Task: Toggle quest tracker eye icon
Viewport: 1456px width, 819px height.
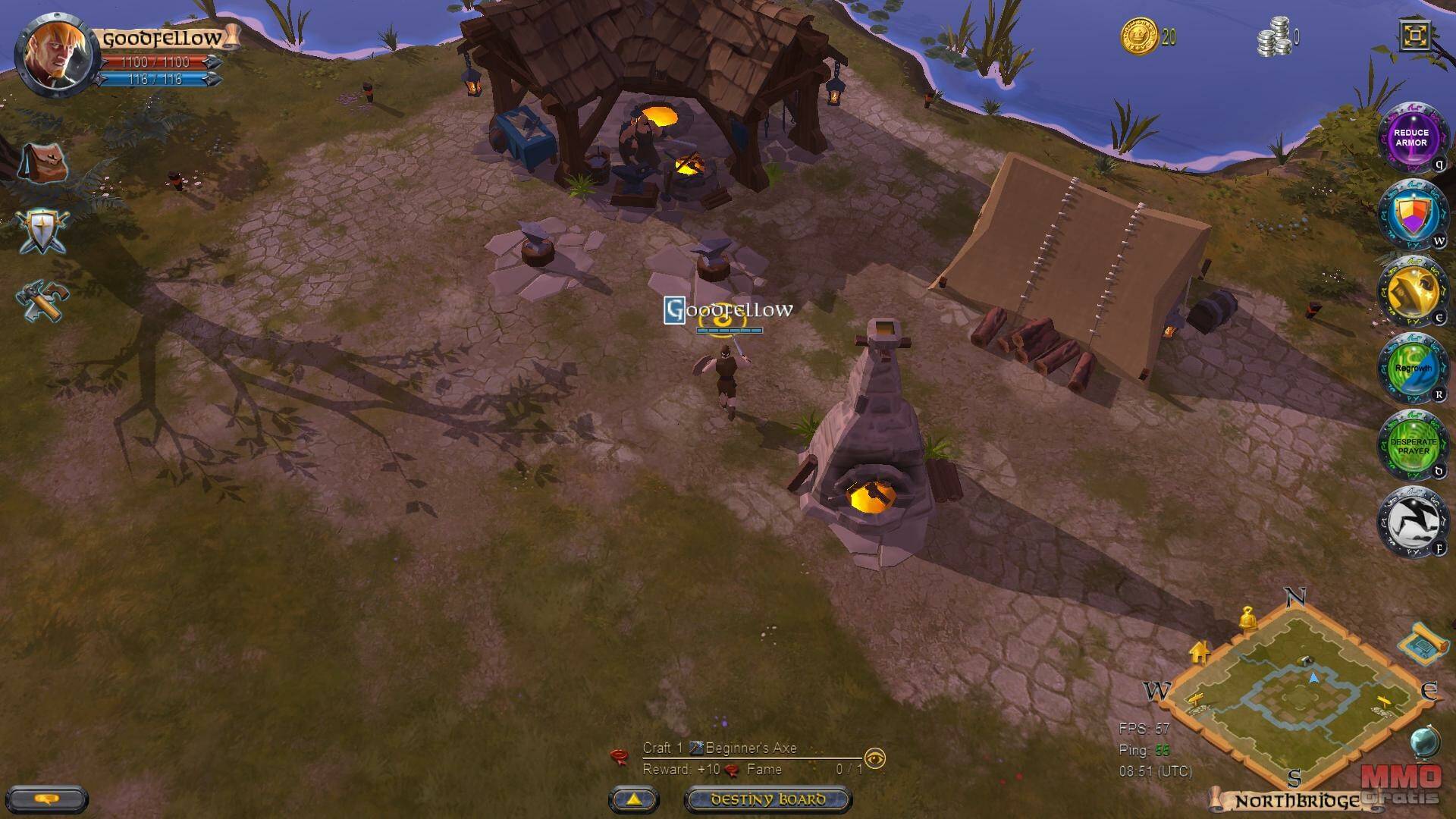Action: coord(875,758)
